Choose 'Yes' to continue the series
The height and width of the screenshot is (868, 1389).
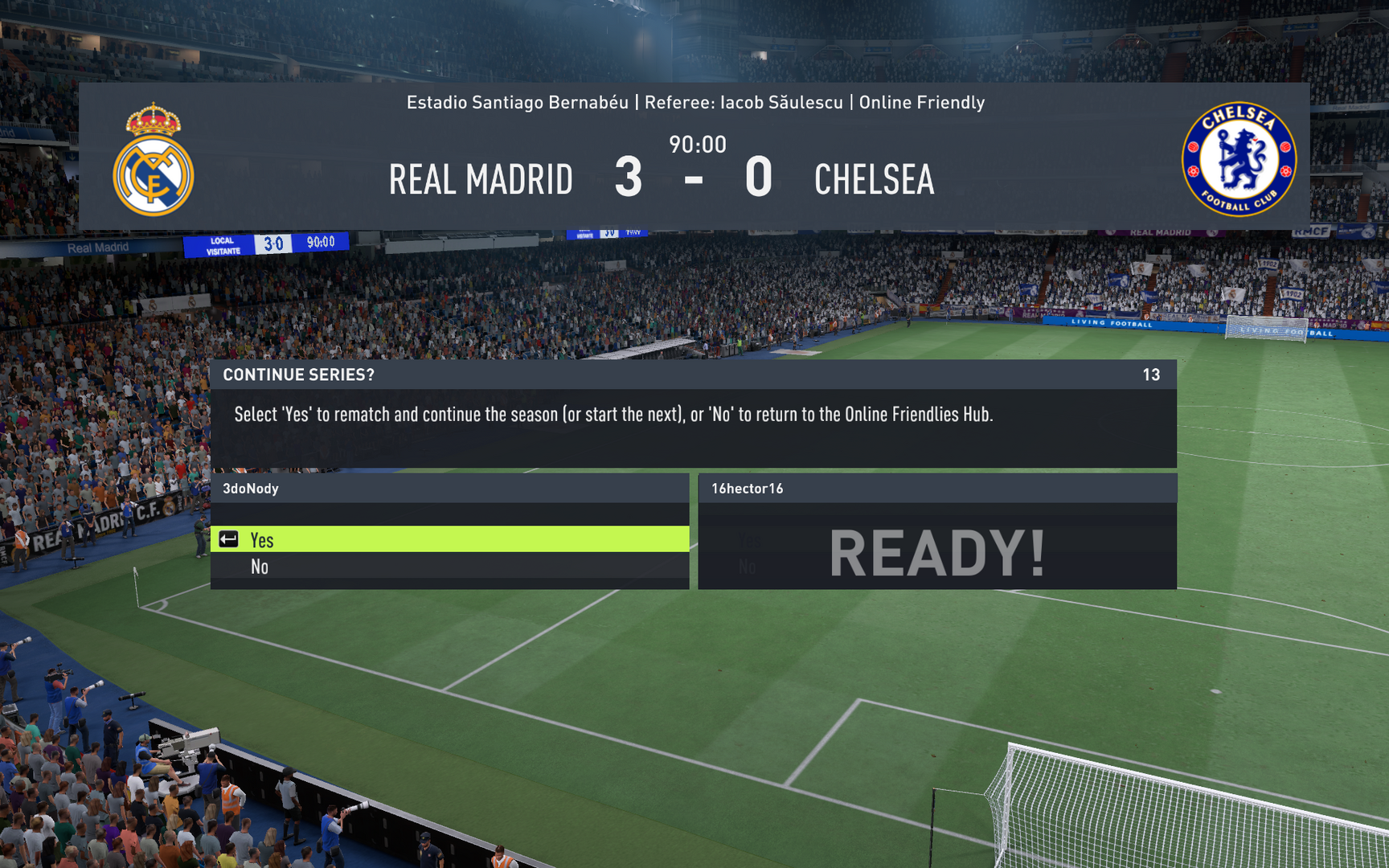449,539
